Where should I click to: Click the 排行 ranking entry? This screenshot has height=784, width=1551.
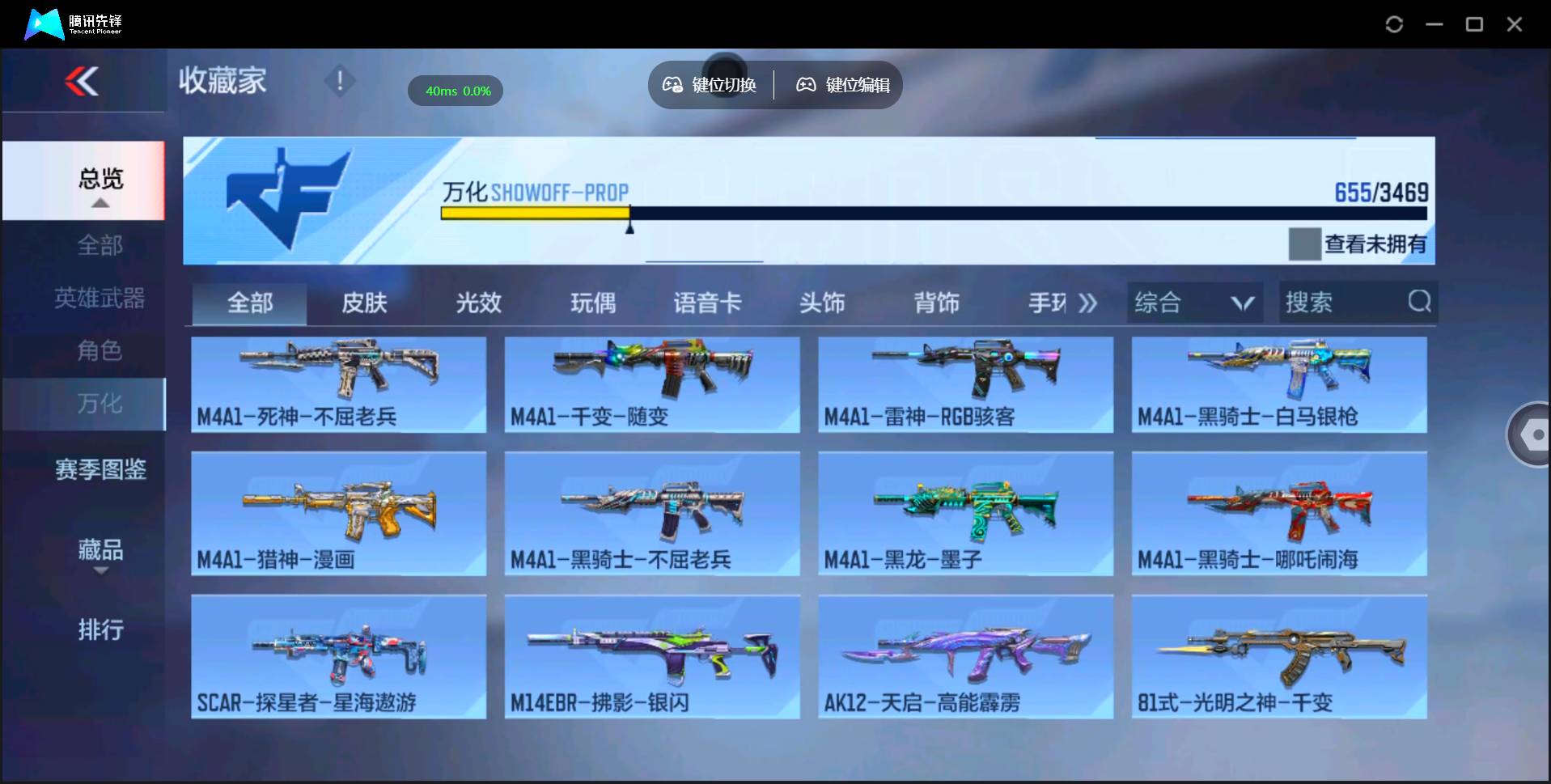click(x=100, y=630)
